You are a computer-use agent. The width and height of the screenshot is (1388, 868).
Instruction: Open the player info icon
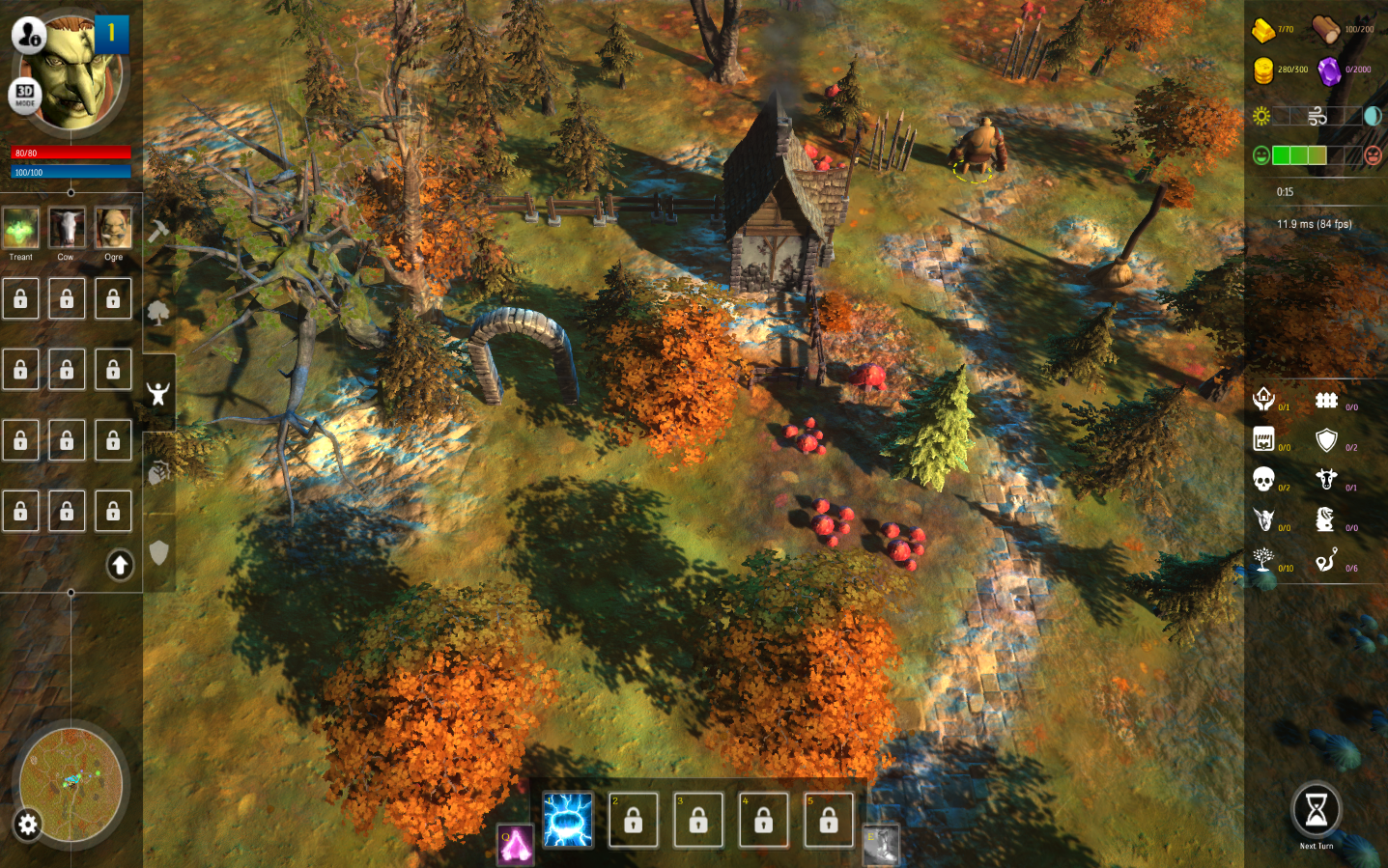[28, 36]
